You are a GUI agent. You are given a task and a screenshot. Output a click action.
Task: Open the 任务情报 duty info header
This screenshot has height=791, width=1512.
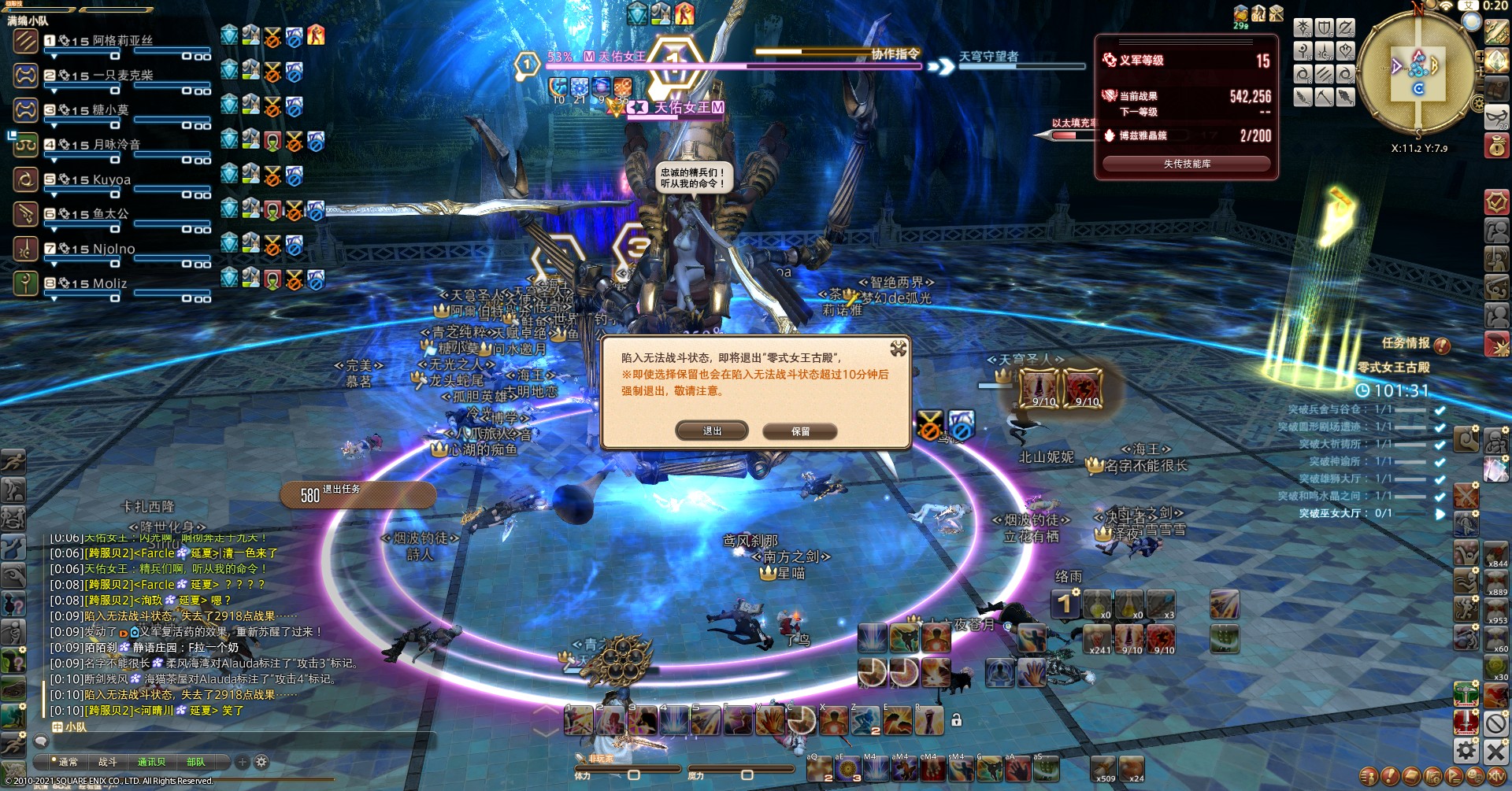click(x=1406, y=343)
